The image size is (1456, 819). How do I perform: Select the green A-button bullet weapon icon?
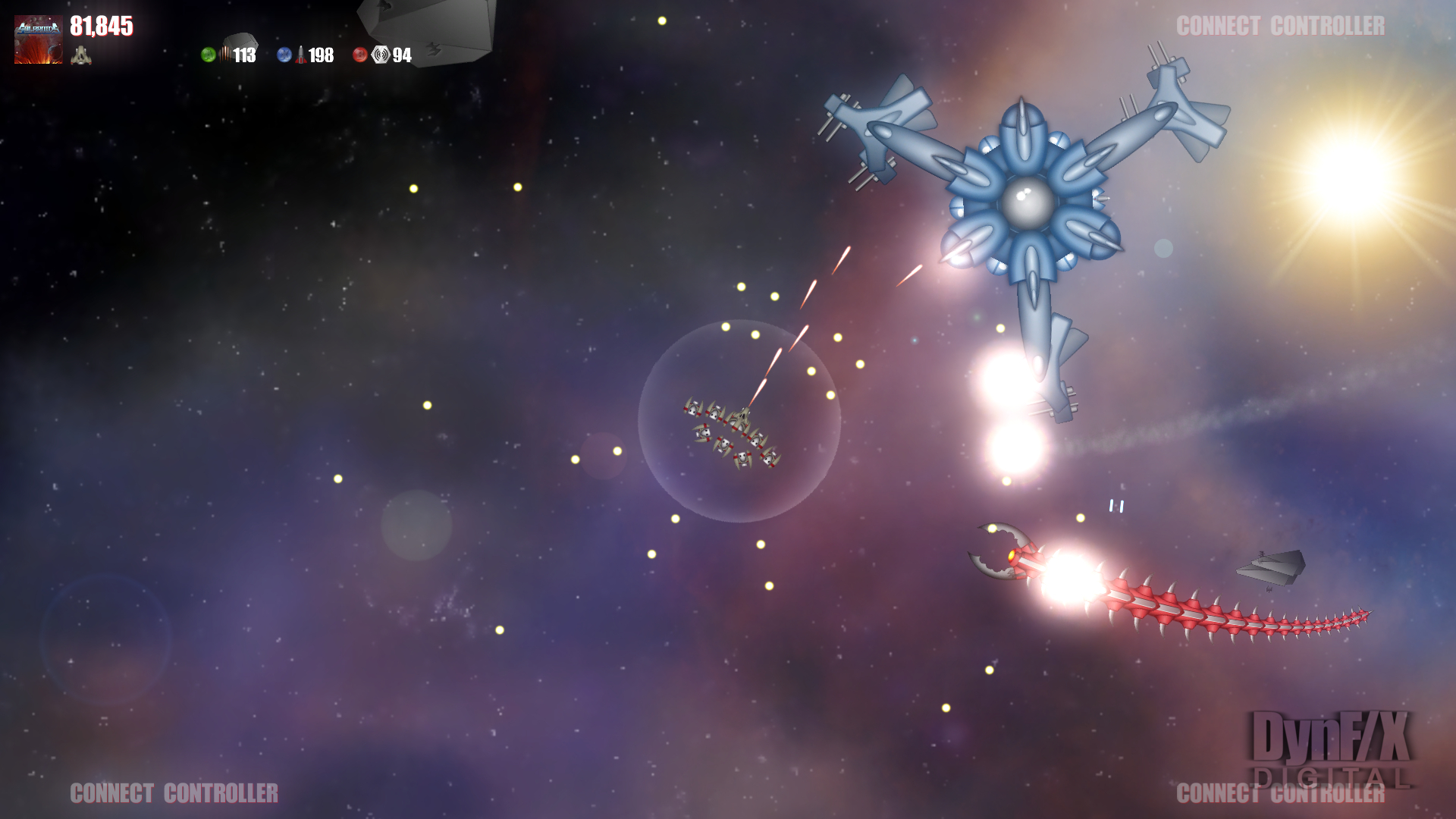click(x=208, y=55)
